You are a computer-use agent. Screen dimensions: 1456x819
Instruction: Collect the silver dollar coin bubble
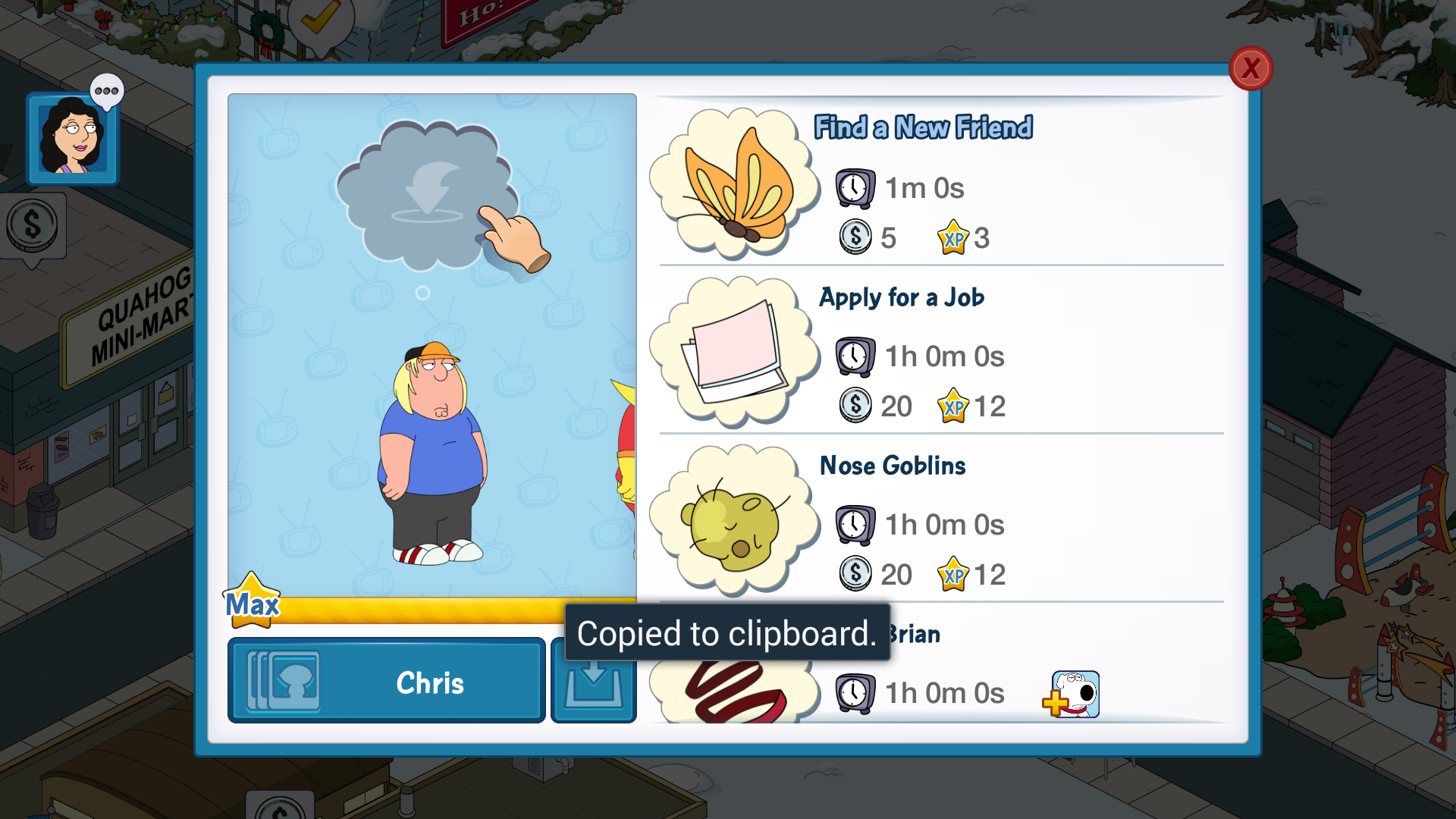click(x=32, y=226)
